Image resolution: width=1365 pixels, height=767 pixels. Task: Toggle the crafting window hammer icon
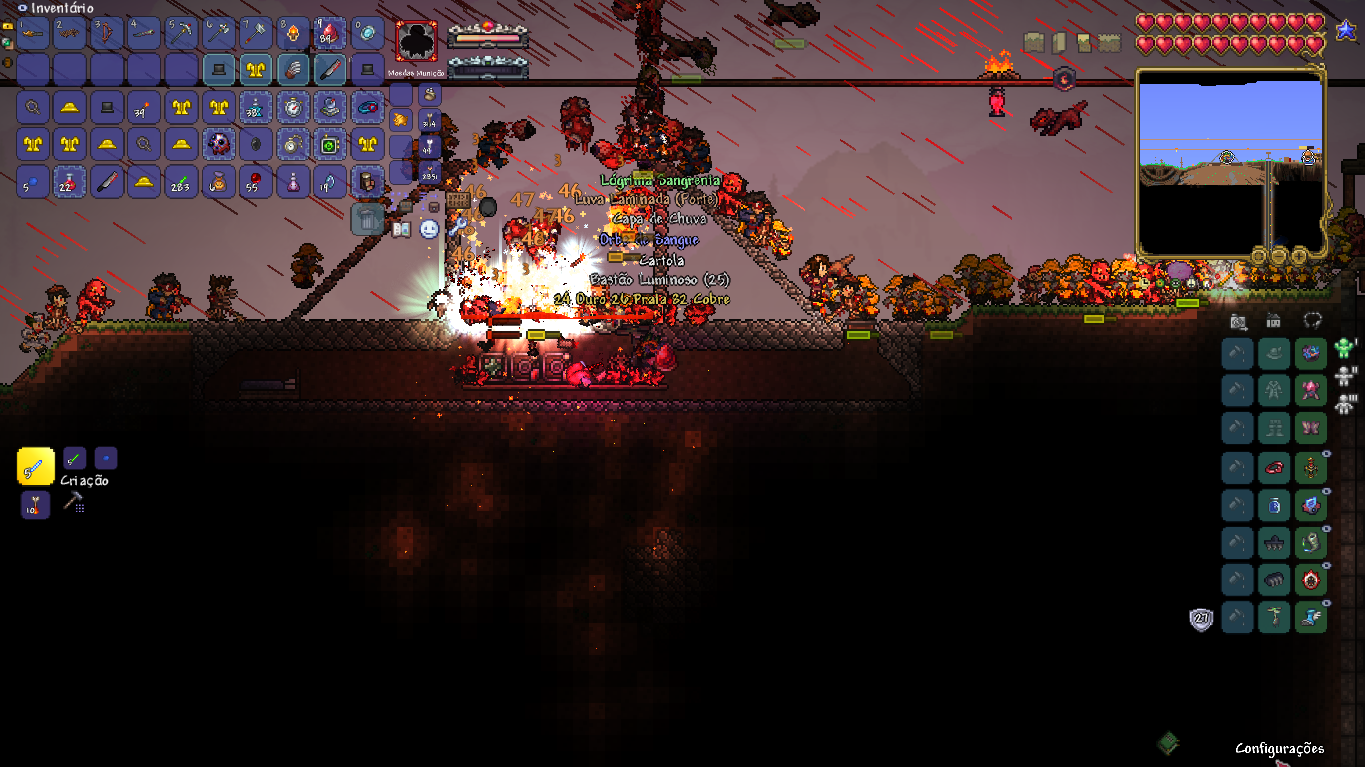pos(73,503)
